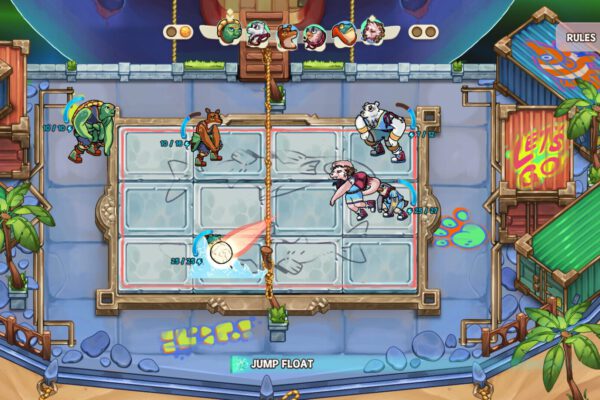Open the Rules panel

pos(578,39)
